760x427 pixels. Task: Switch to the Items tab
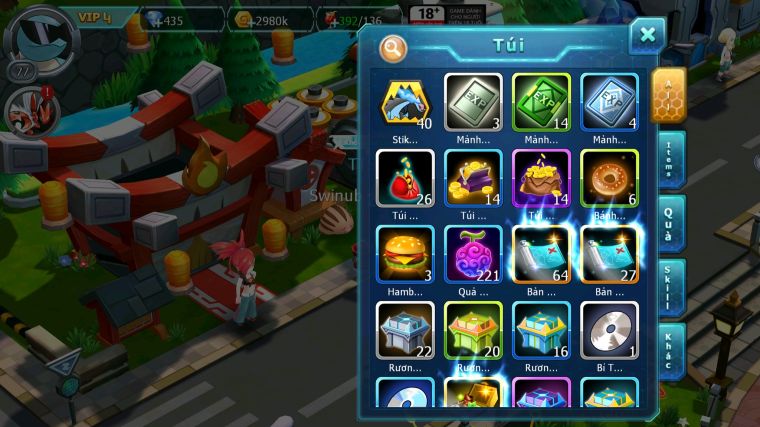tap(671, 158)
